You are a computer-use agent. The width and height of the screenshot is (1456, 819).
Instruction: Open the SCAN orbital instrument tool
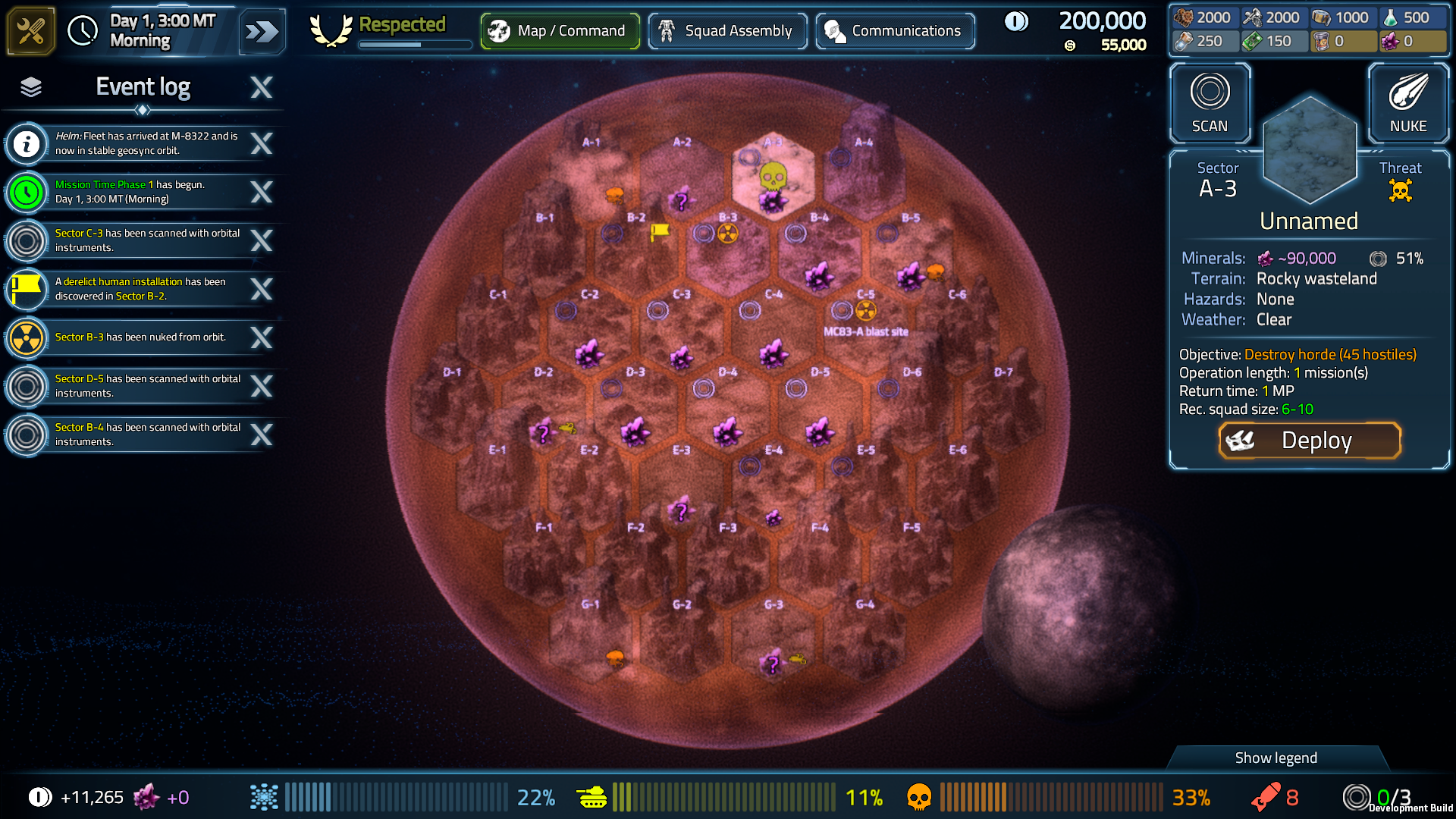(1209, 103)
